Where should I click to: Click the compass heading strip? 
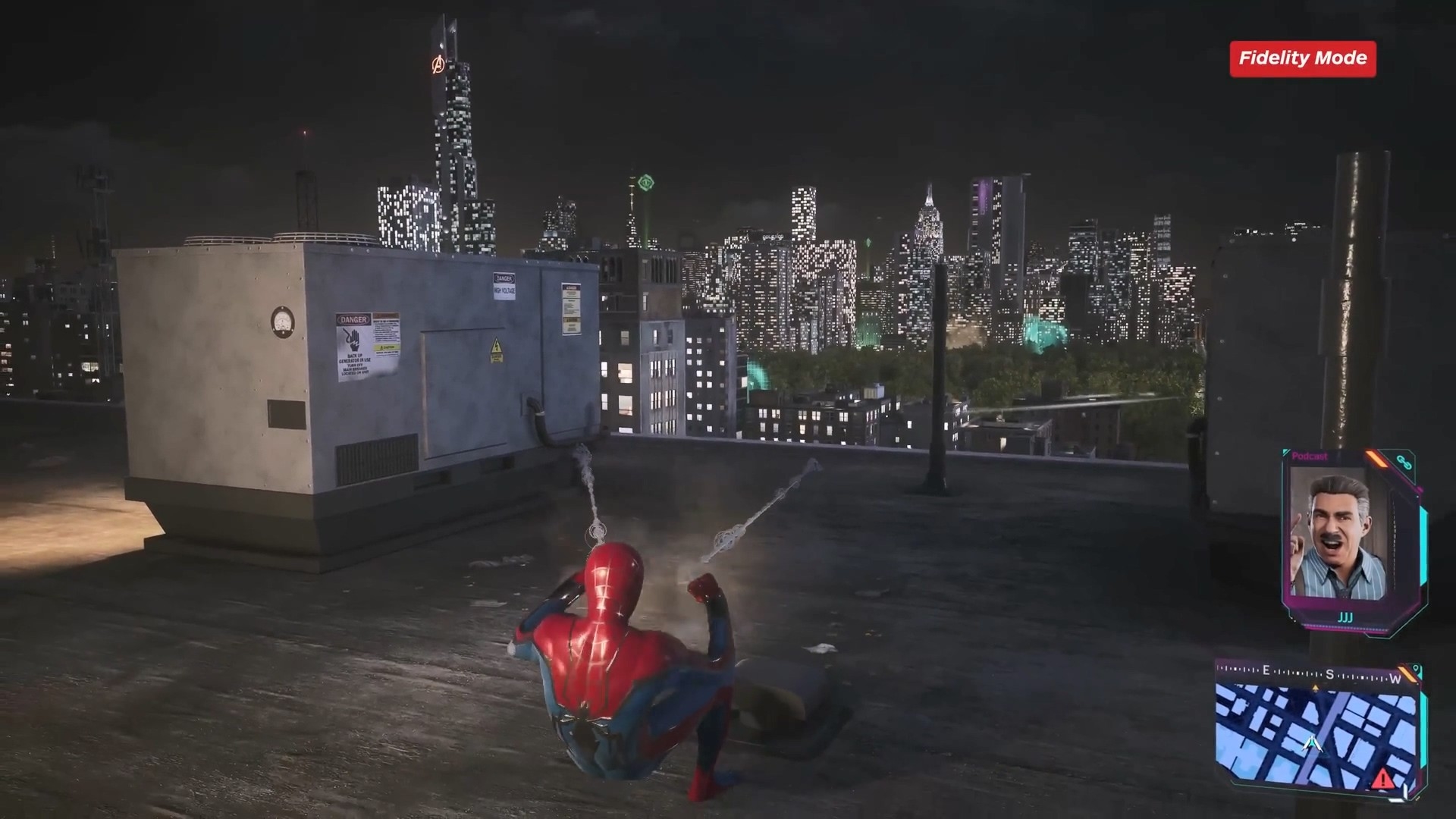coord(1317,673)
